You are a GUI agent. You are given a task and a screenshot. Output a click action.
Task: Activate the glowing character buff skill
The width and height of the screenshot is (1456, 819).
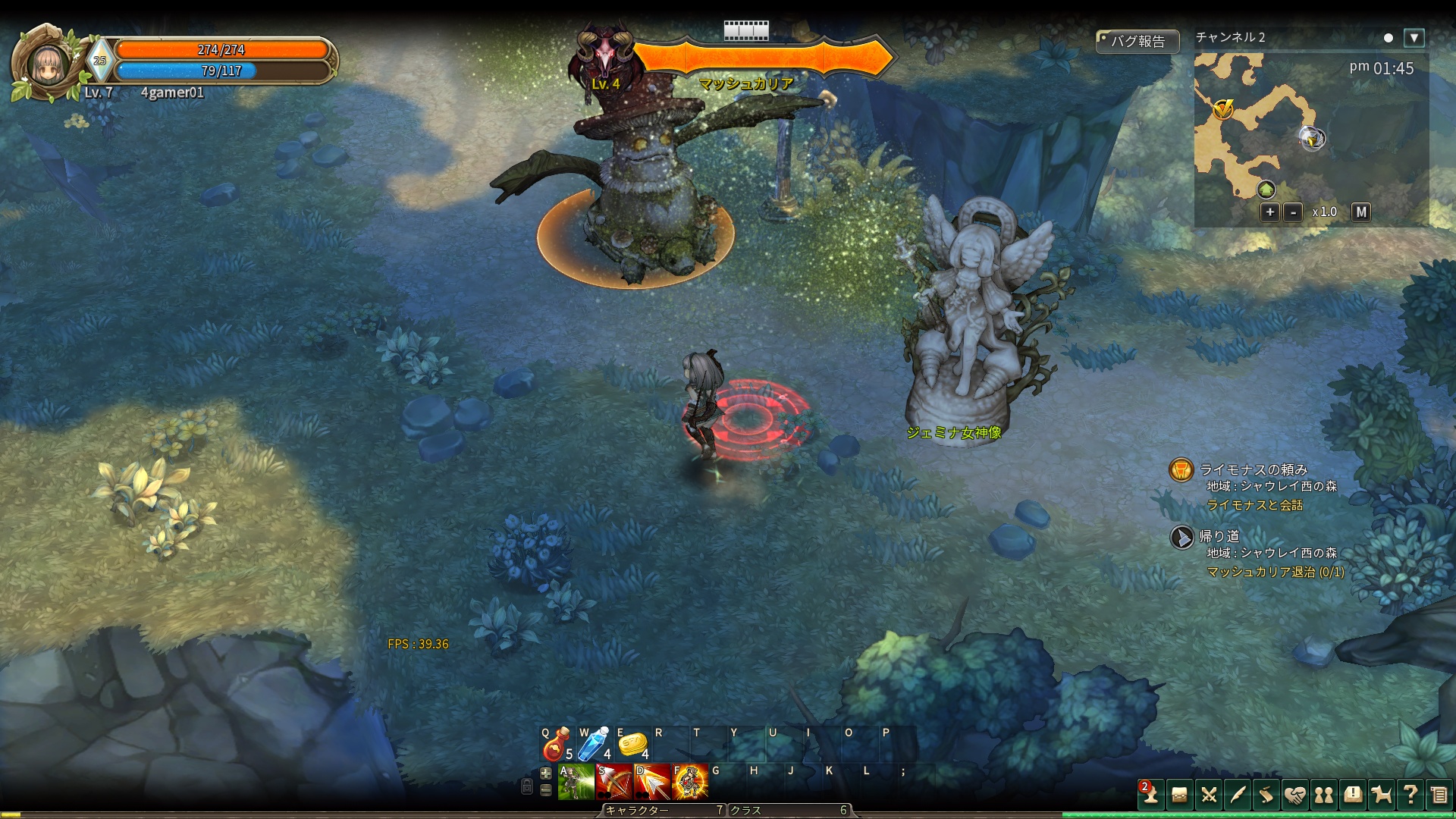[x=689, y=783]
